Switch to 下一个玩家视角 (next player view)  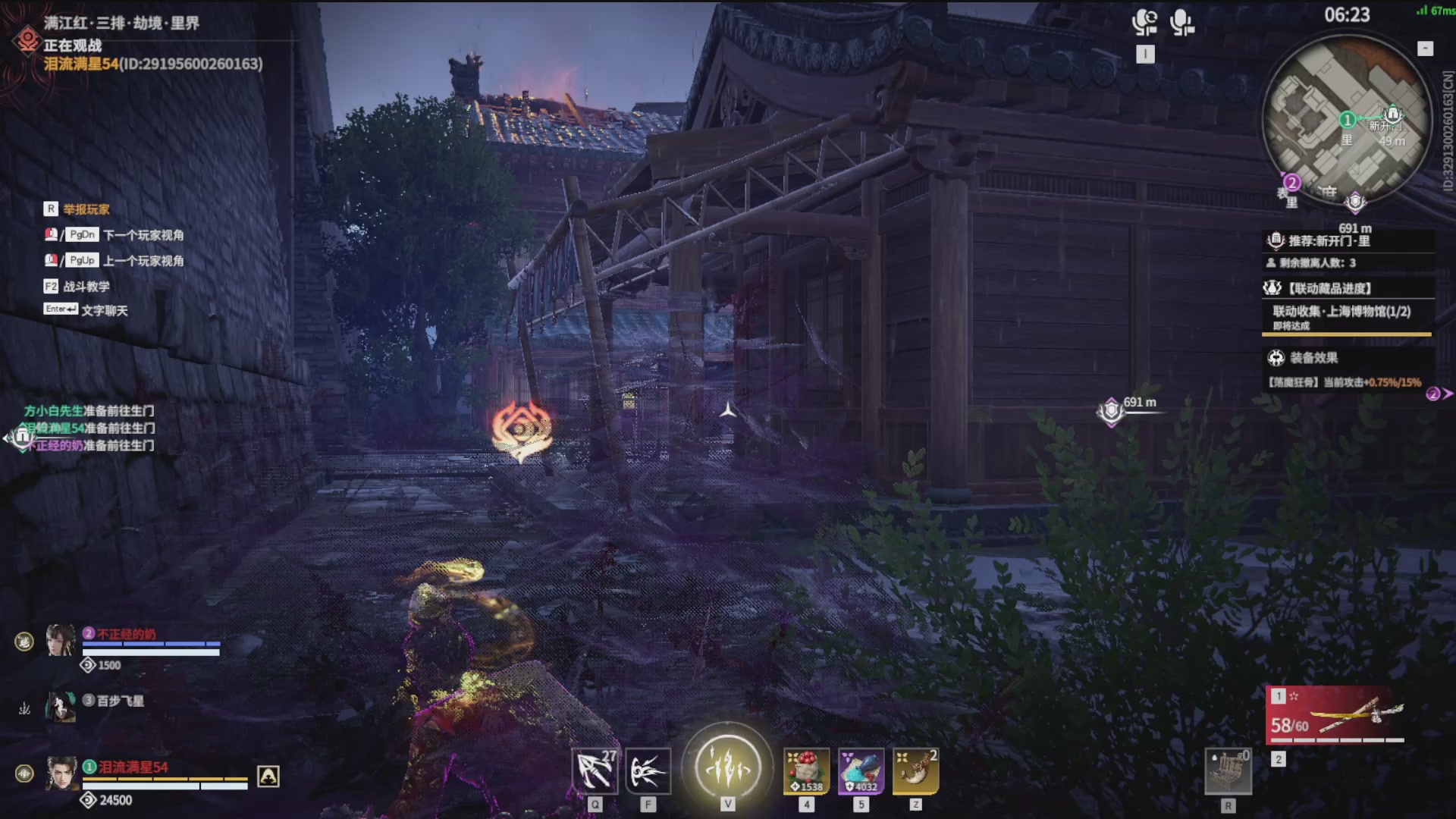143,235
